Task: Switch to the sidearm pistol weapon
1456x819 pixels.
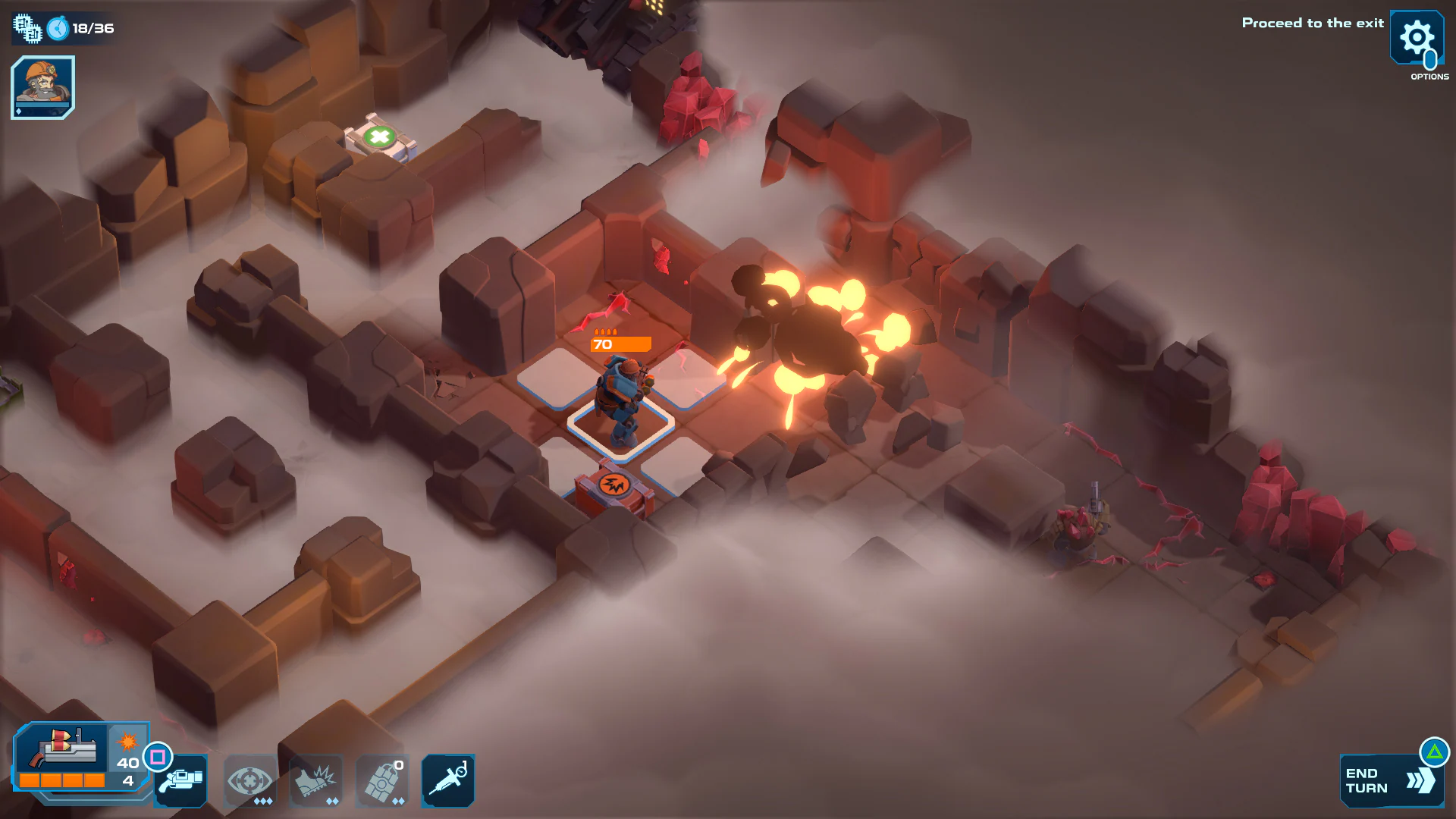Action: (180, 781)
